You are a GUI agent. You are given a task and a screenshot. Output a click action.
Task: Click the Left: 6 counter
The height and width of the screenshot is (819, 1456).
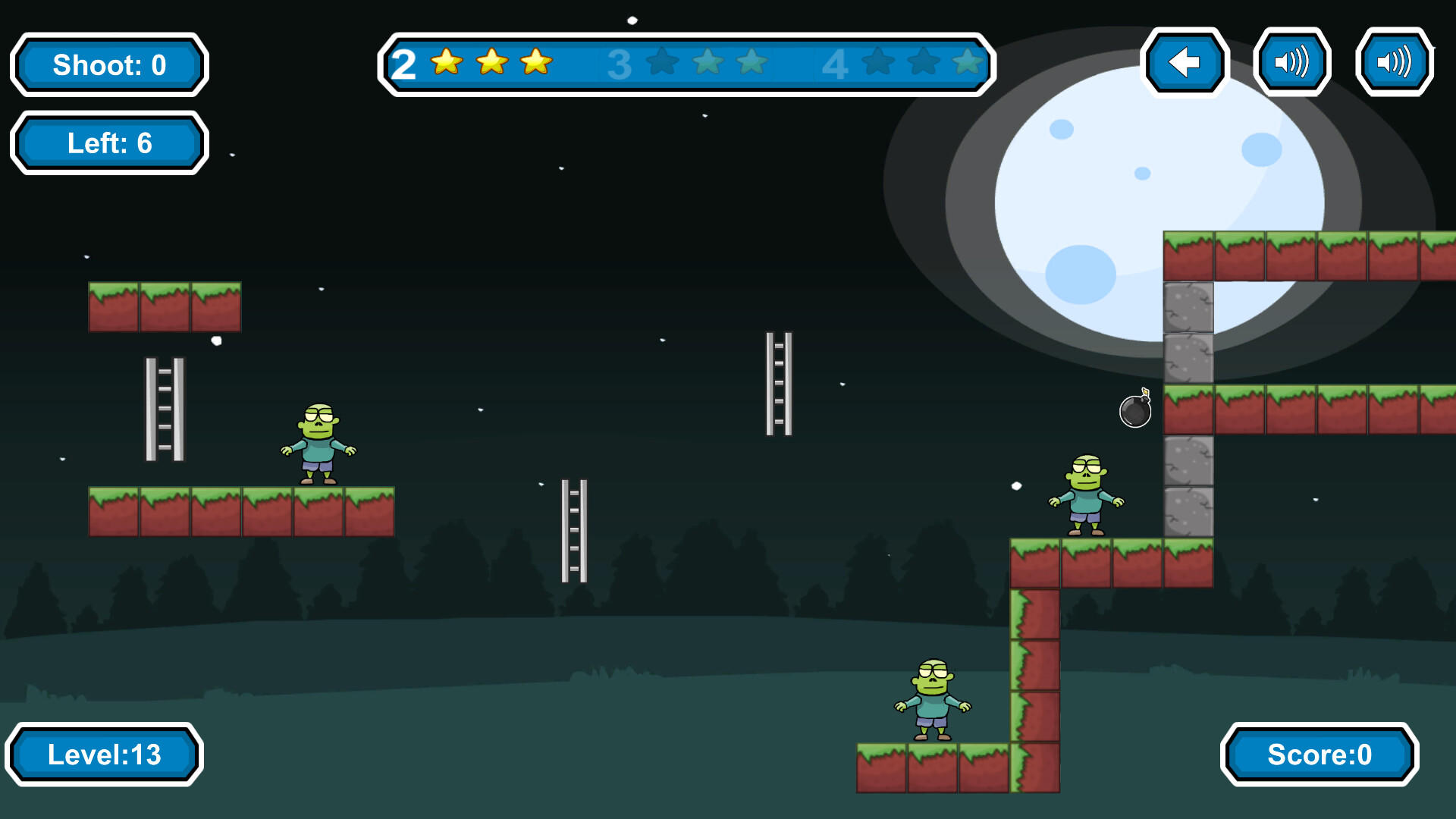108,142
